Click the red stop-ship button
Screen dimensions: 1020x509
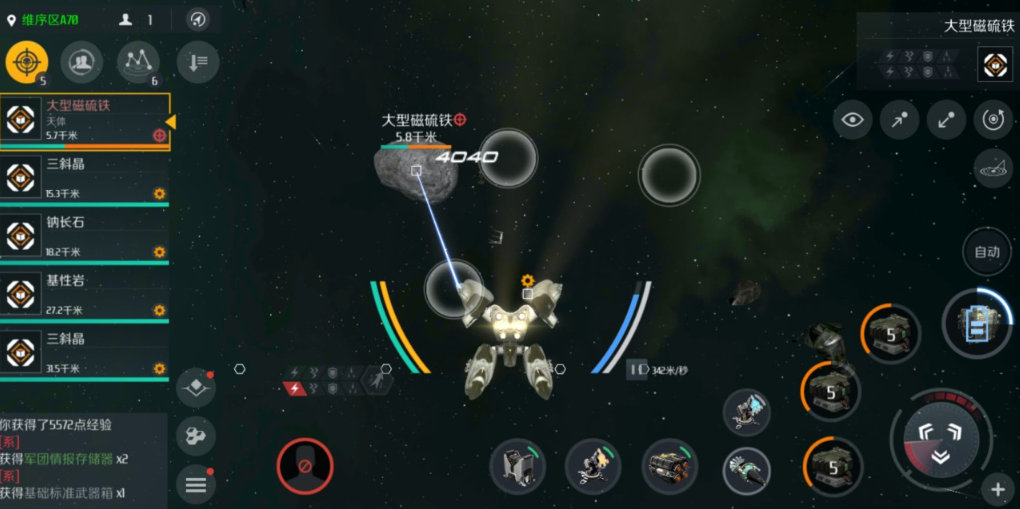point(305,465)
